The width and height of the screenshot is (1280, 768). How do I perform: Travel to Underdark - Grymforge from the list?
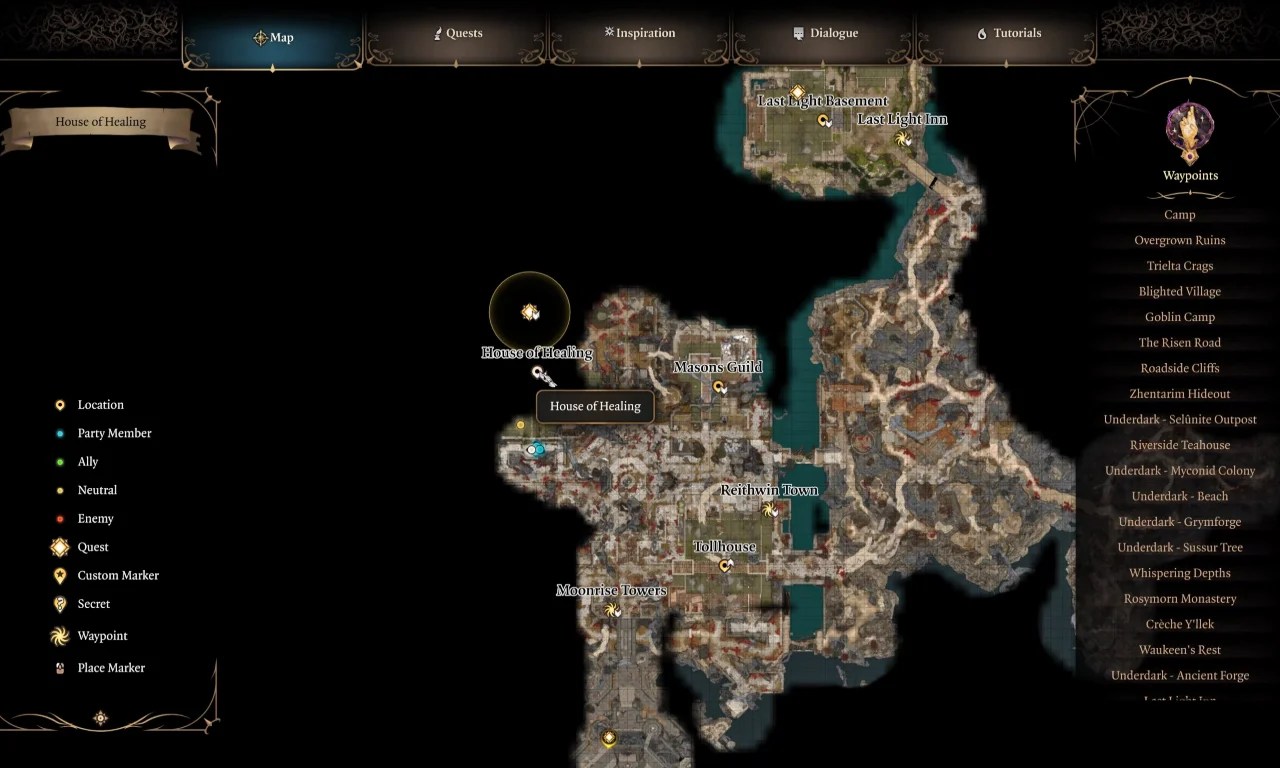coord(1180,521)
